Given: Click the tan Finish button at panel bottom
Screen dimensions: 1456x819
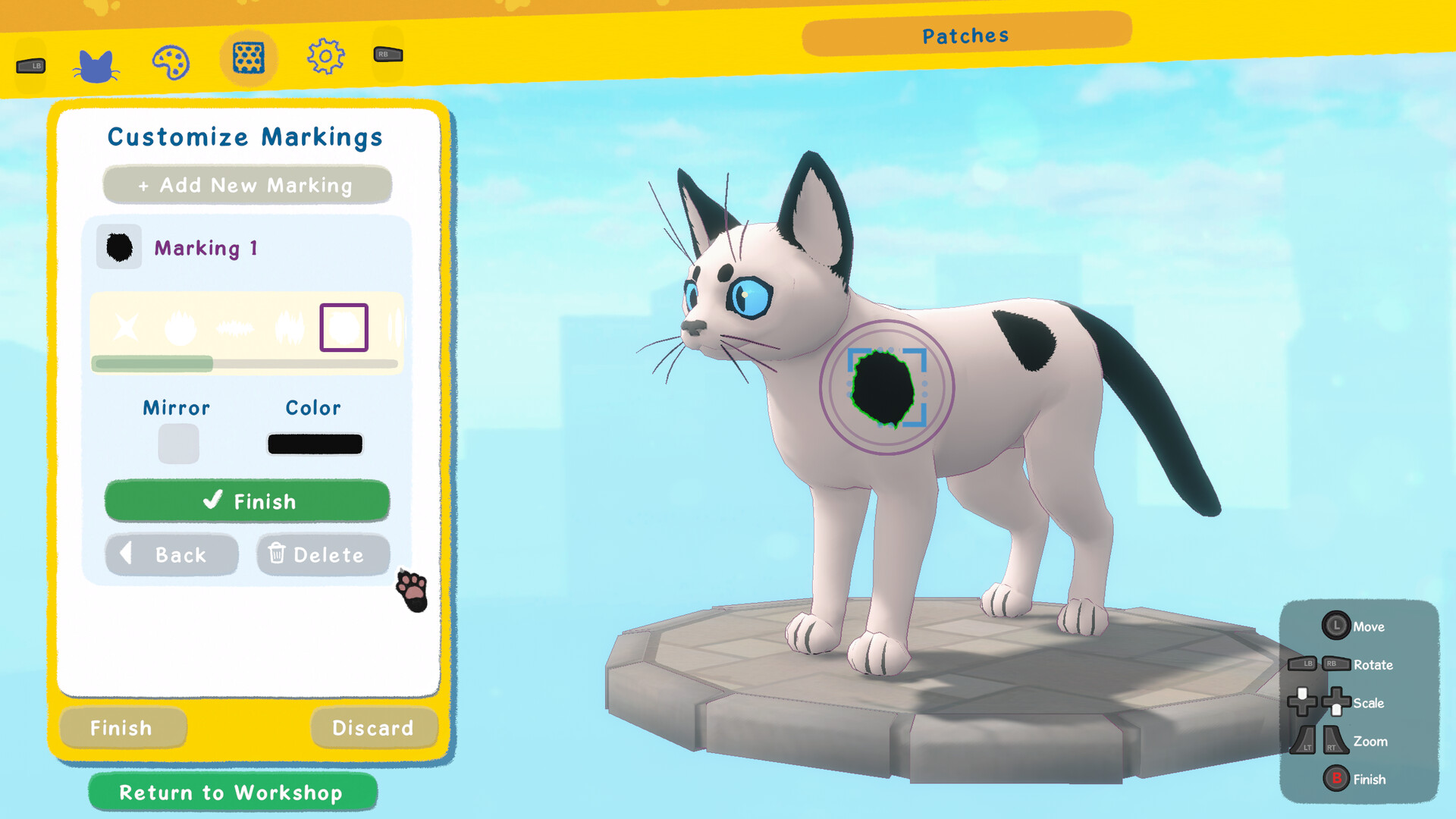Looking at the screenshot, I should (x=123, y=728).
